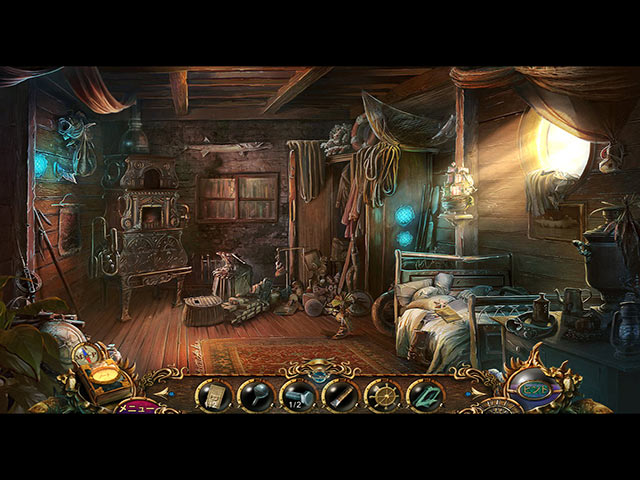Image resolution: width=640 pixels, height=480 pixels.
Task: Select the magnifying glass inventory item
Action: point(256,394)
